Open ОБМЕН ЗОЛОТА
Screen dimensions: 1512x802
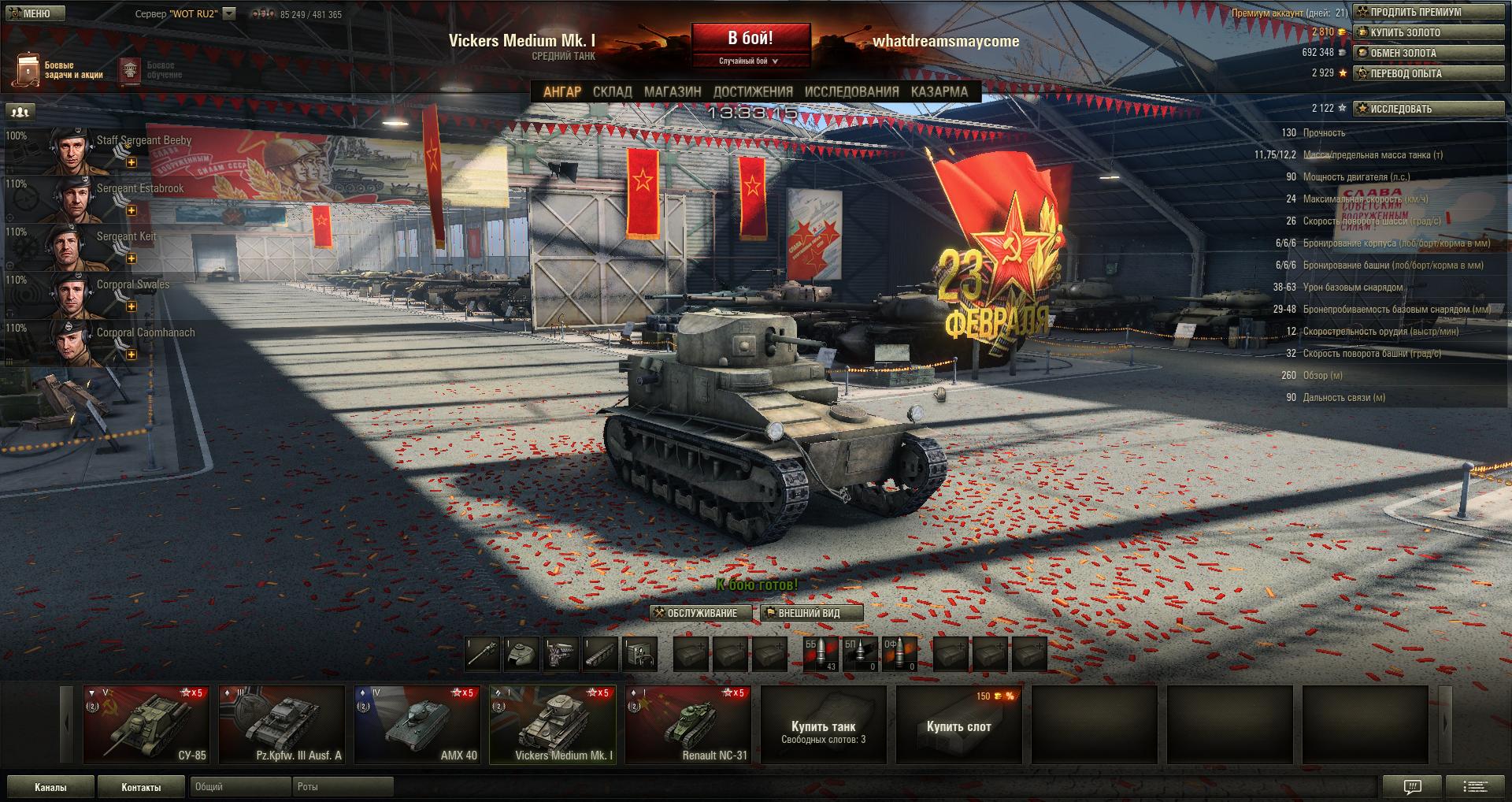click(x=1428, y=53)
